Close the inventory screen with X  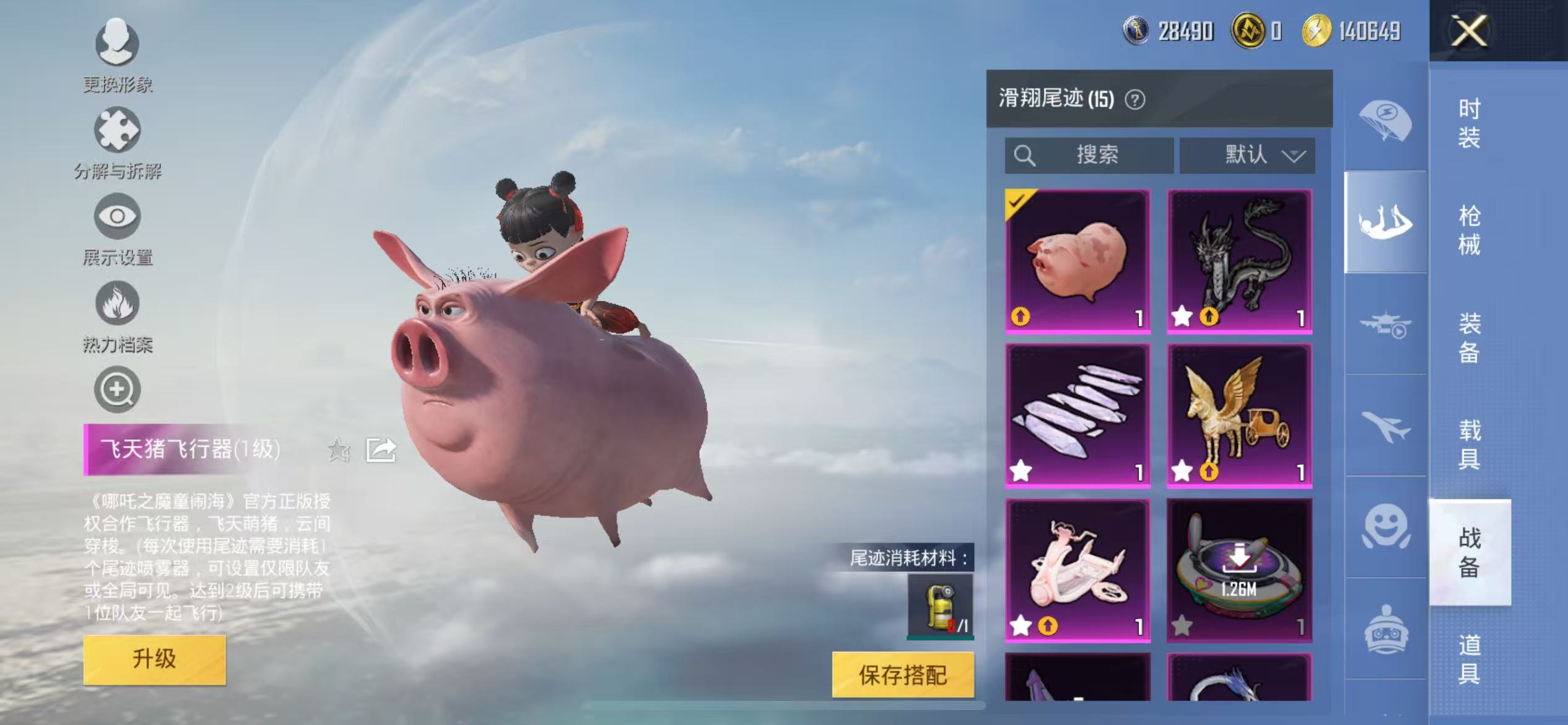[x=1468, y=31]
